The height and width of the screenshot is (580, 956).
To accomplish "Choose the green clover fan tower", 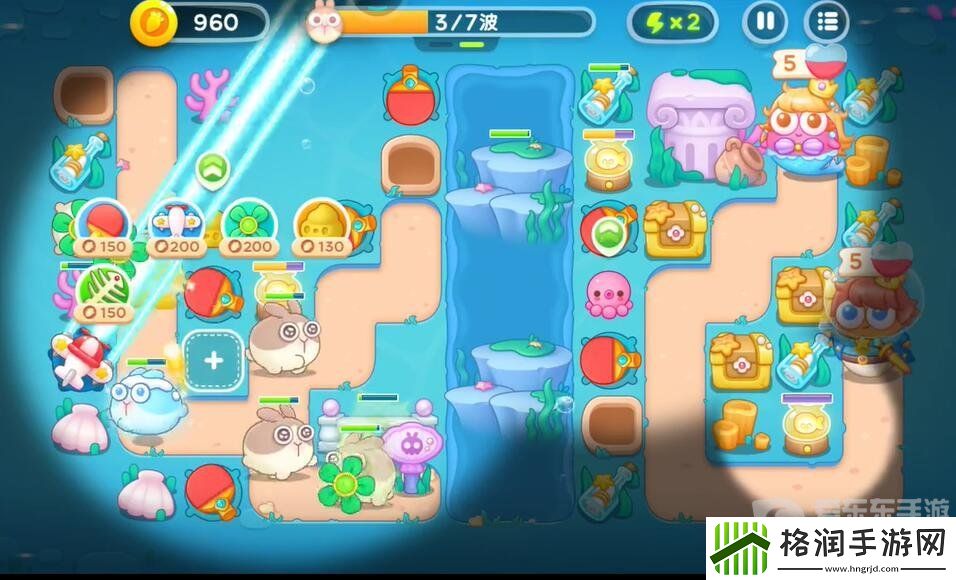I will (x=246, y=224).
